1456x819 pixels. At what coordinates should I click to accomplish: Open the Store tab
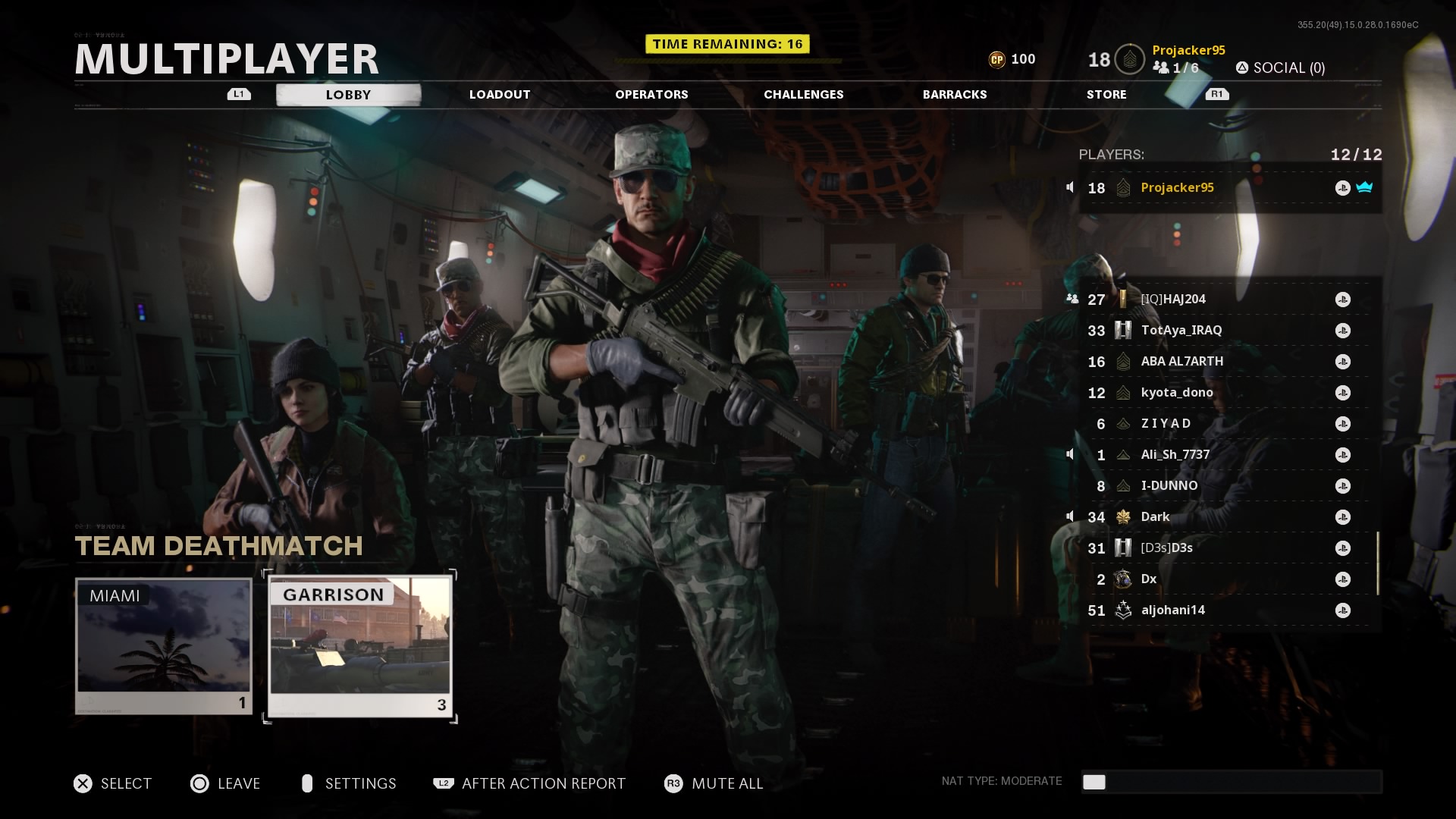[1106, 95]
